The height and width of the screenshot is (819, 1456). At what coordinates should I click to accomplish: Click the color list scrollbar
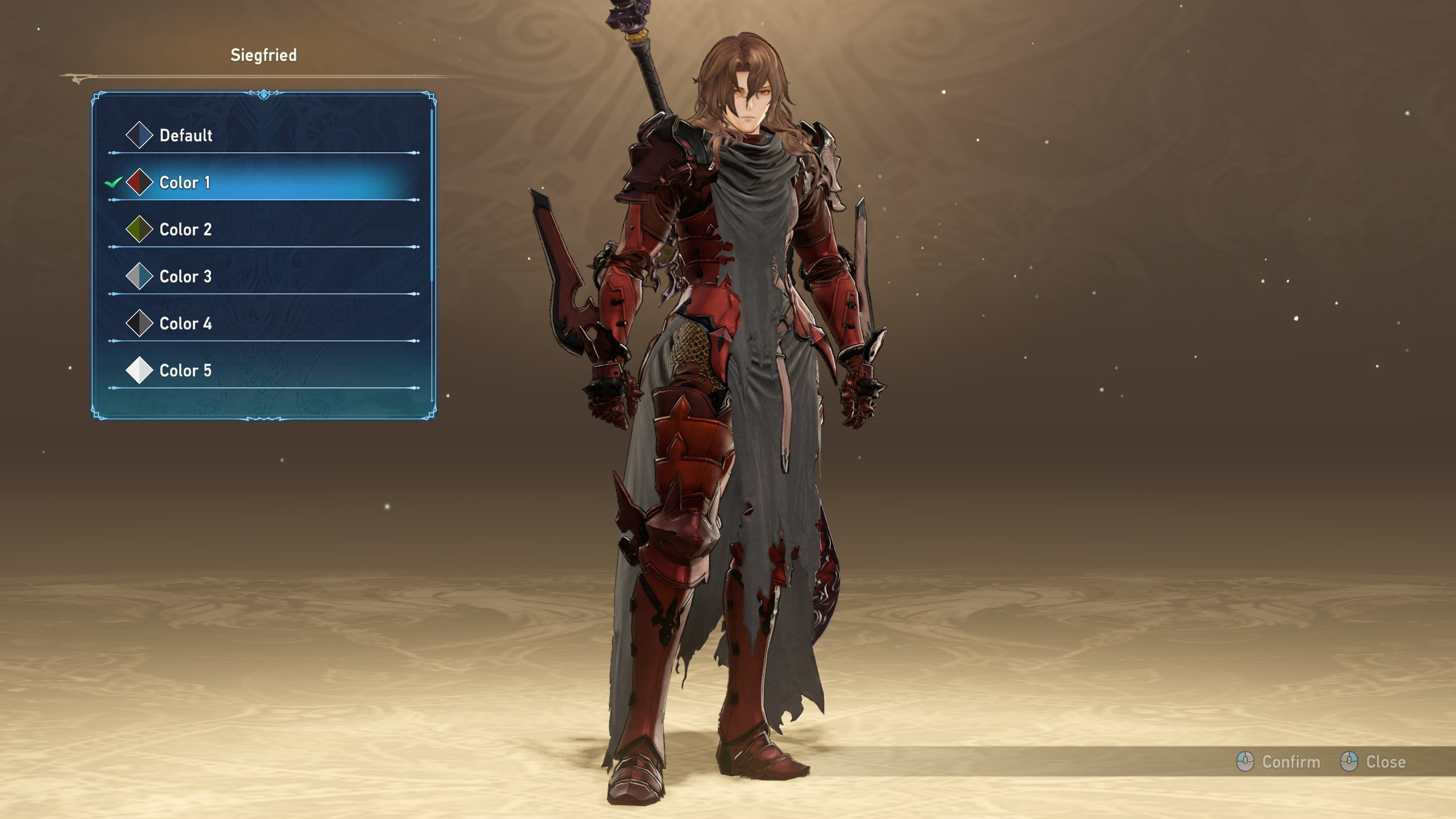click(432, 193)
